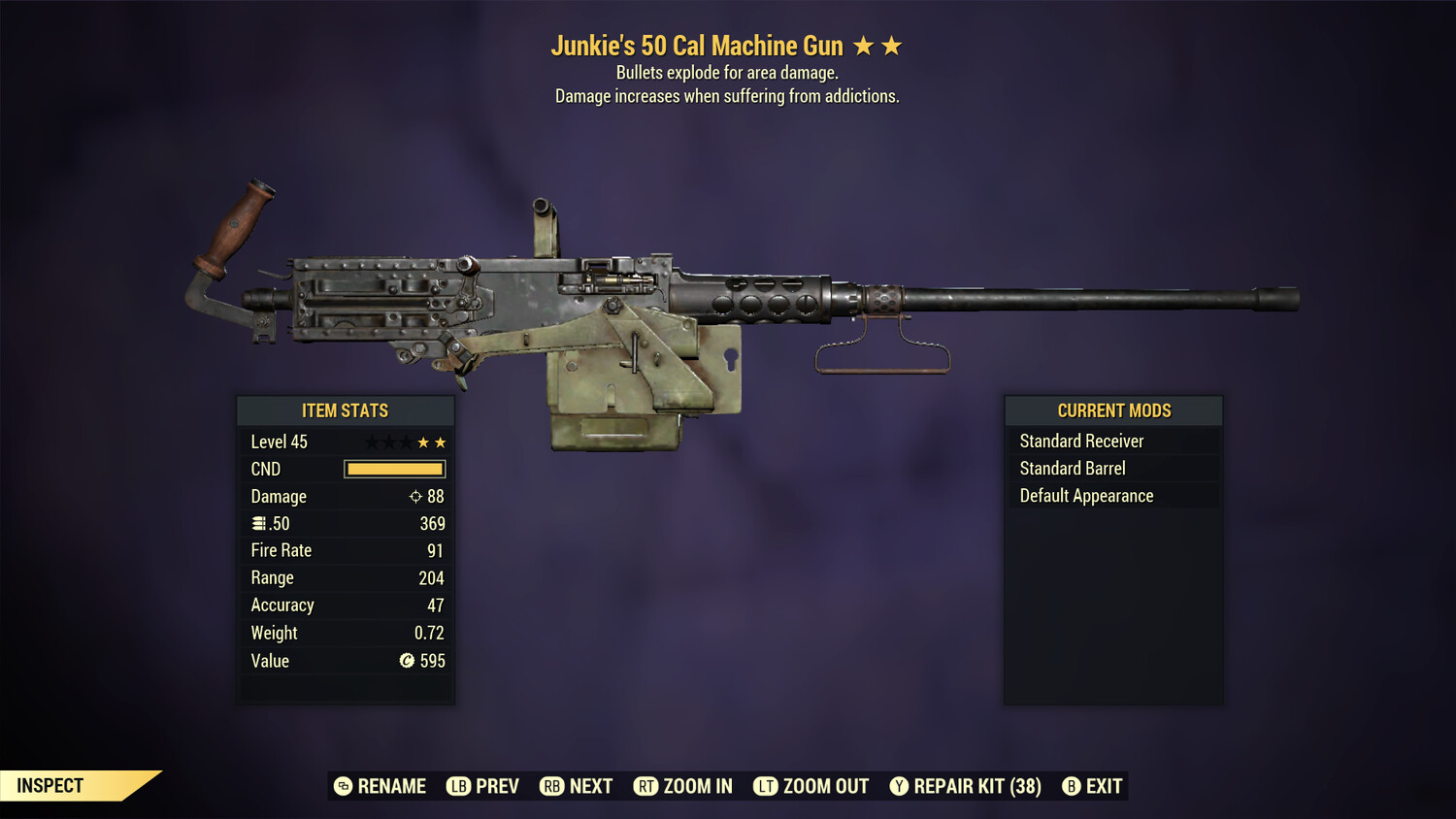The image size is (1456, 819).
Task: Click the LT glyph beside Zoom Out
Action: (766, 786)
